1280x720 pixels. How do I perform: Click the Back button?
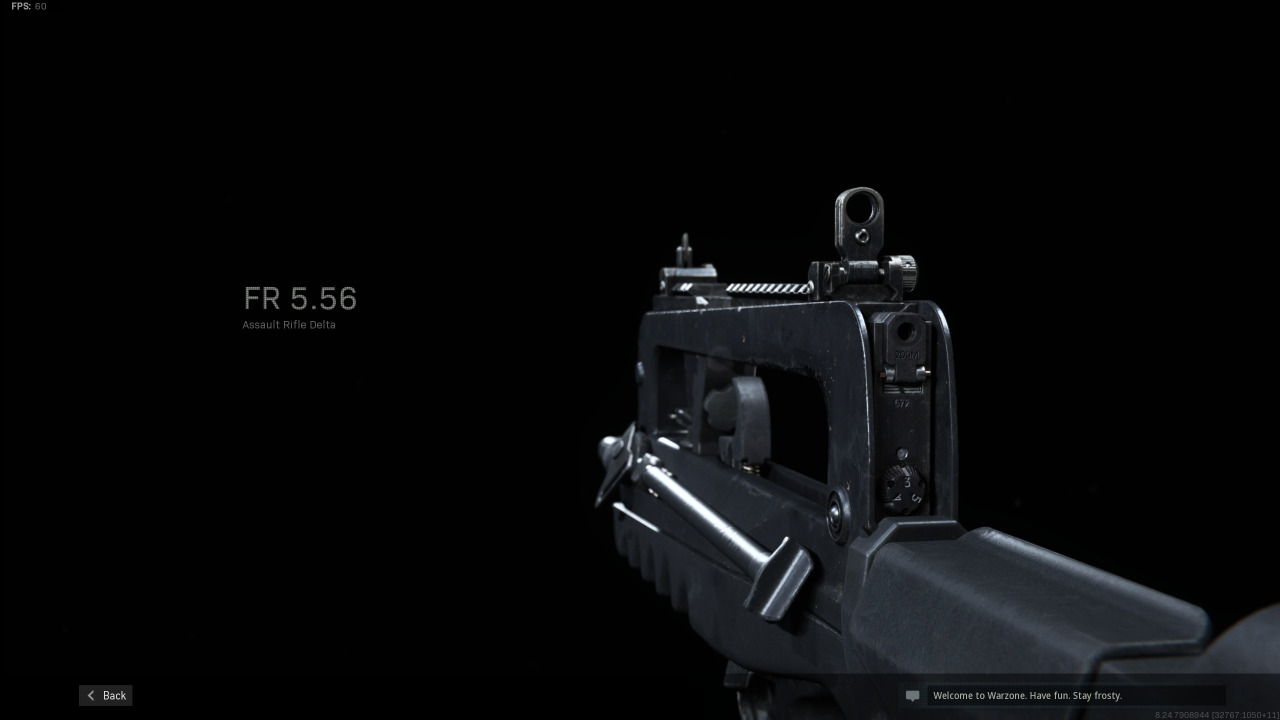point(105,695)
